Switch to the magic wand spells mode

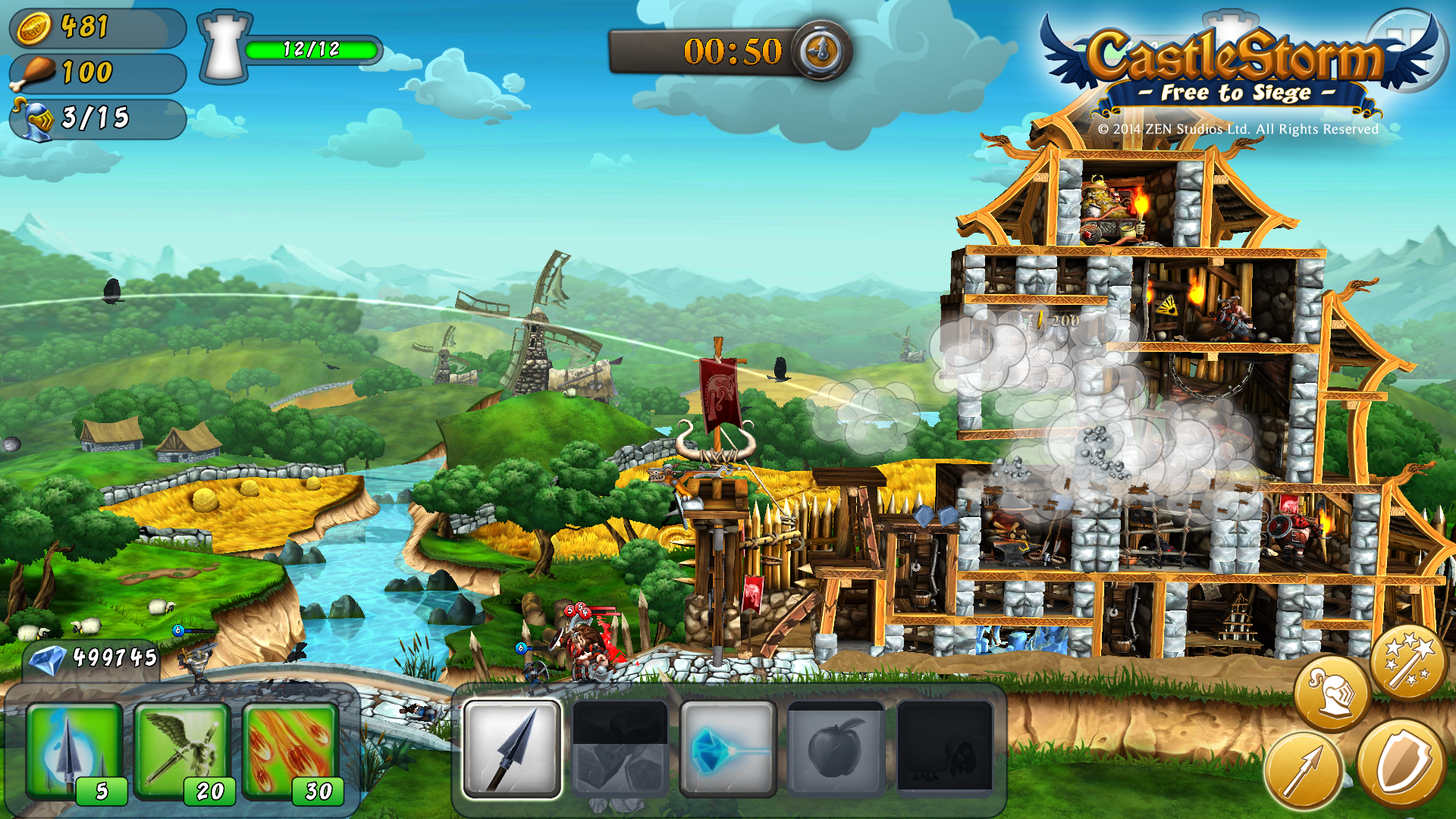click(x=1409, y=661)
